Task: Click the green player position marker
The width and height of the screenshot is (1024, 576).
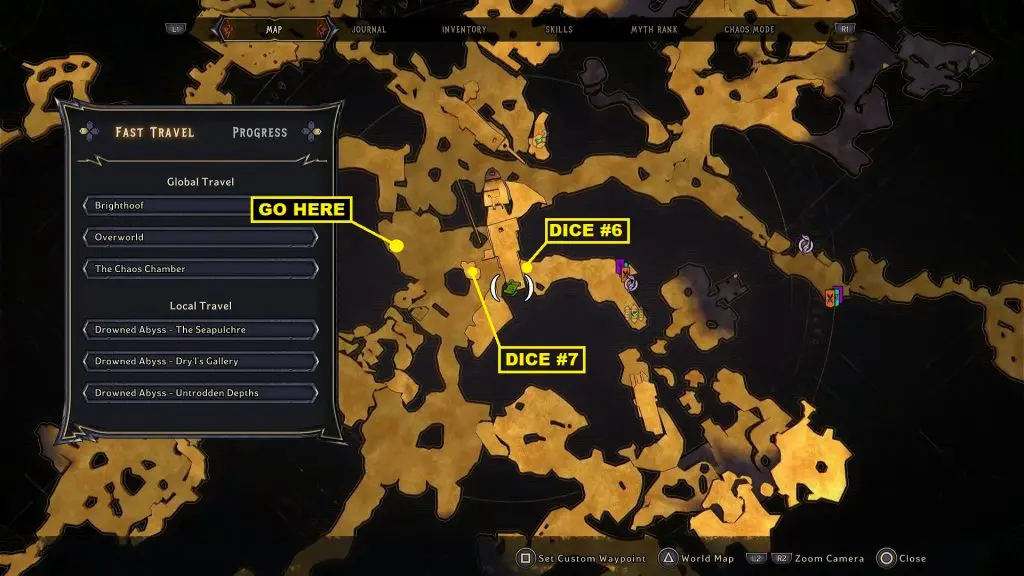Action: [512, 288]
